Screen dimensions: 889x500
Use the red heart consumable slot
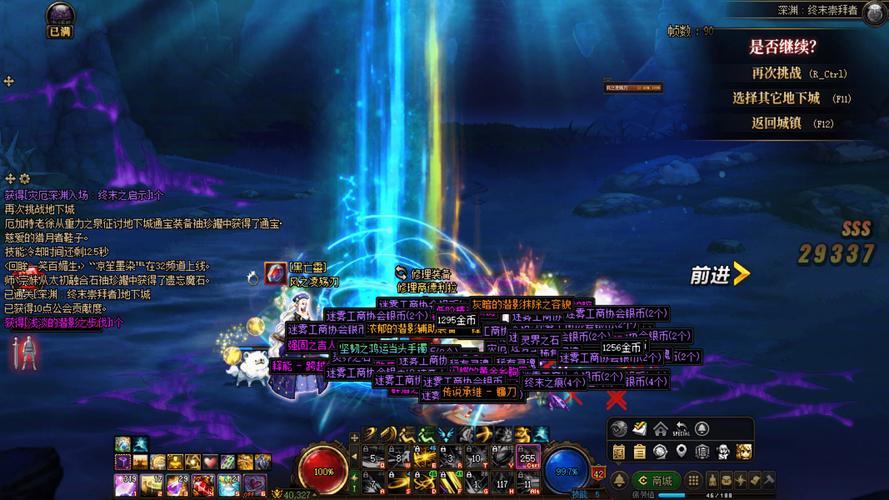click(x=210, y=462)
